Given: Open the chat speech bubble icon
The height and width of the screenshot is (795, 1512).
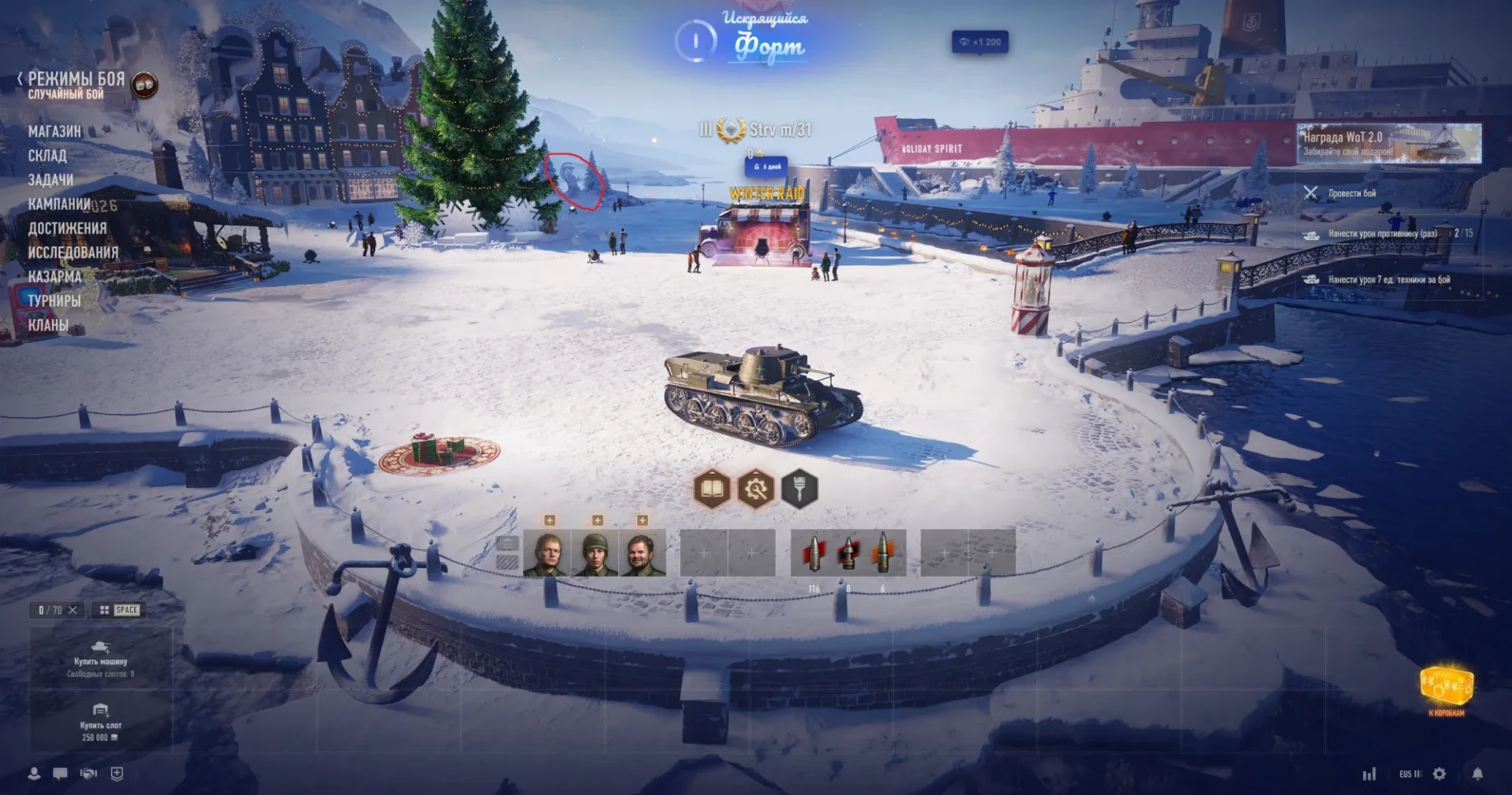Looking at the screenshot, I should click(60, 774).
